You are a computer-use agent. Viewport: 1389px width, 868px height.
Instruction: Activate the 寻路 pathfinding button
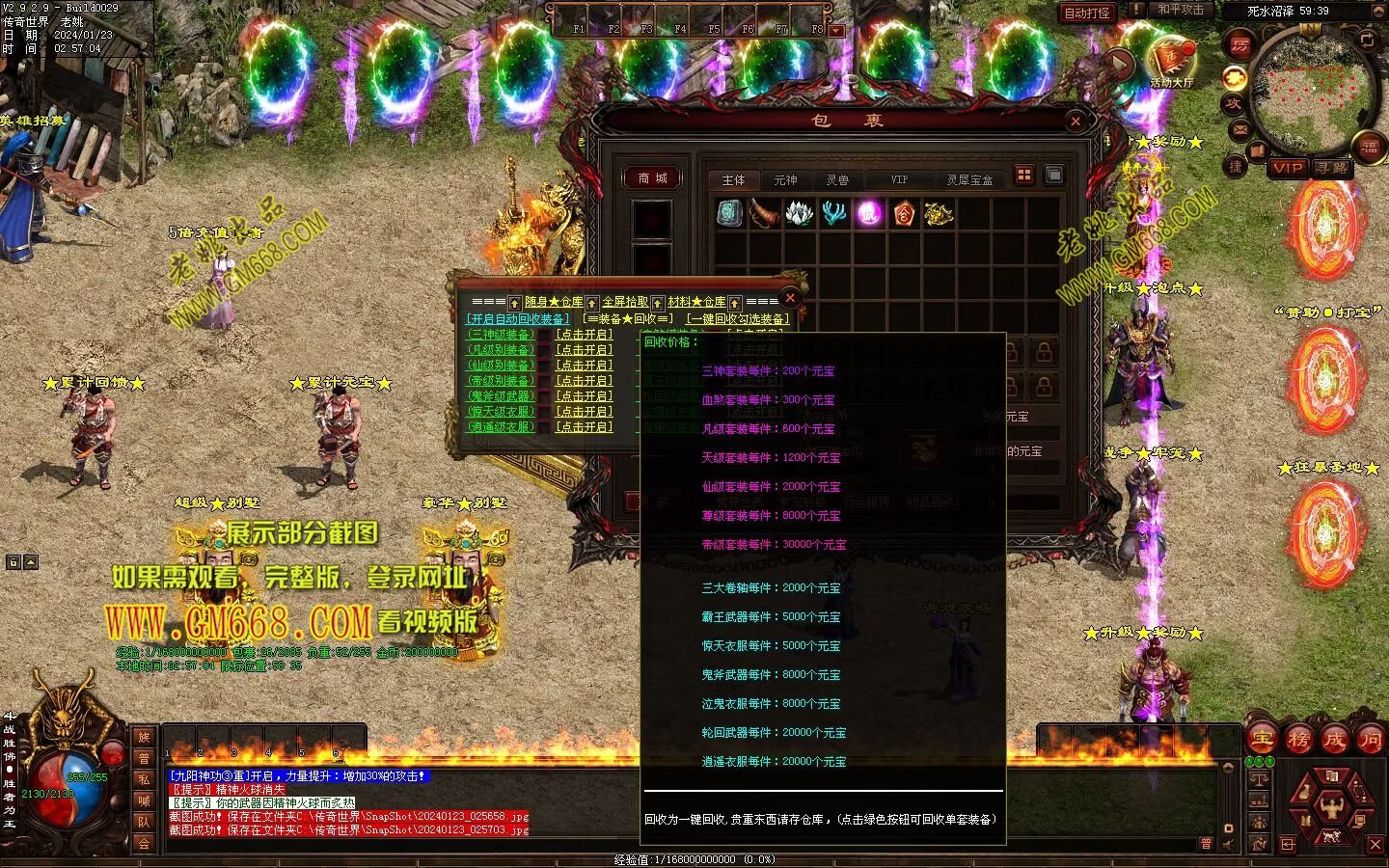(x=1332, y=168)
